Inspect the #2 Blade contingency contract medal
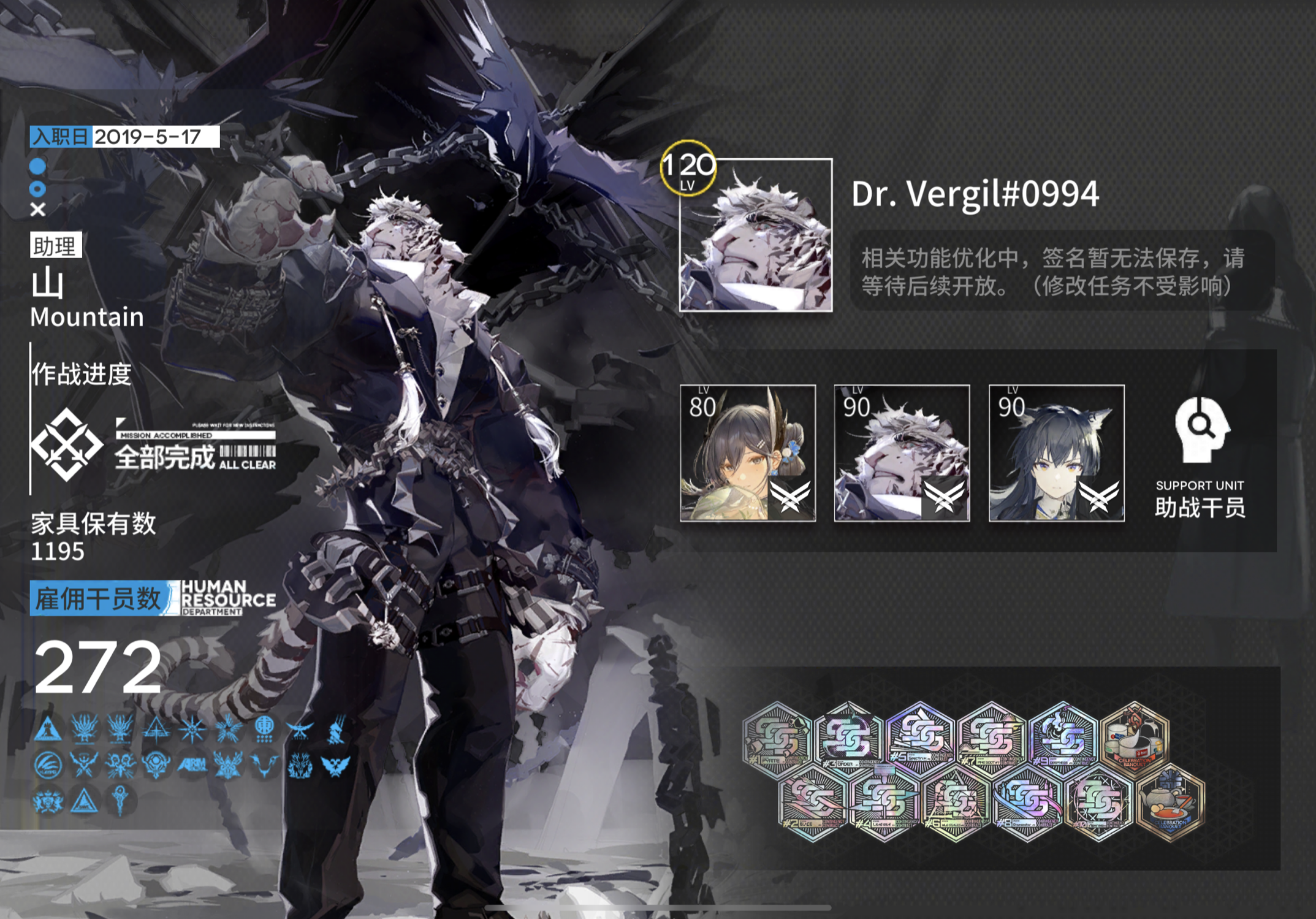Screen dimensions: 1316x919 (813, 802)
